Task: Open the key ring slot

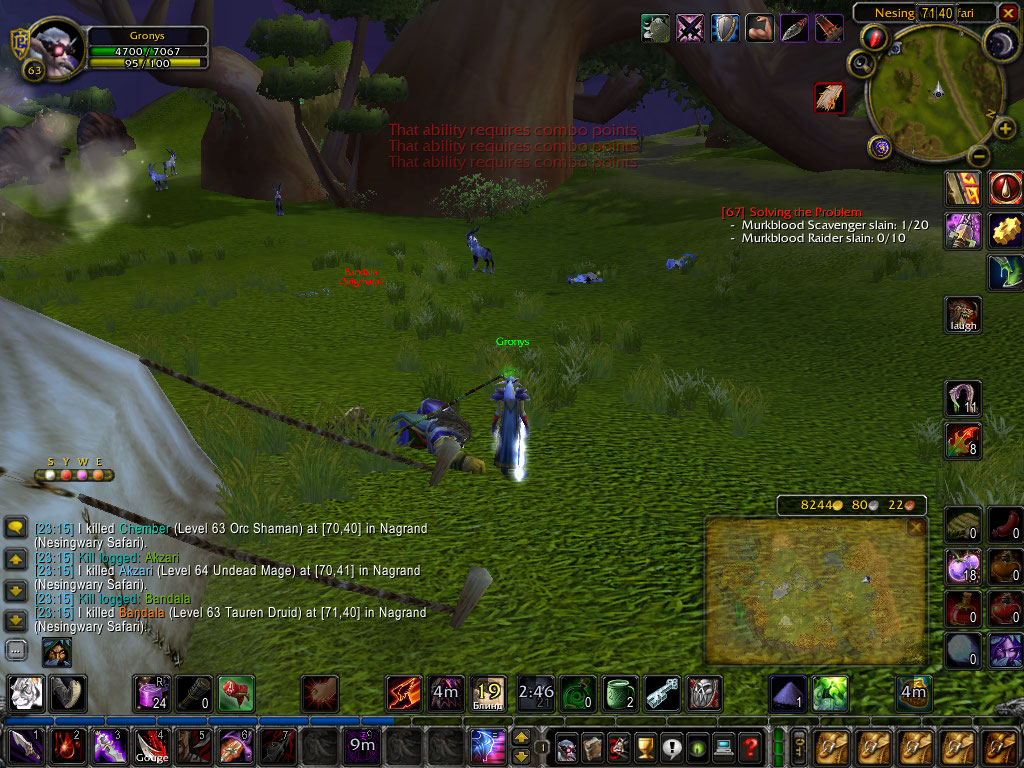Action: point(799,747)
